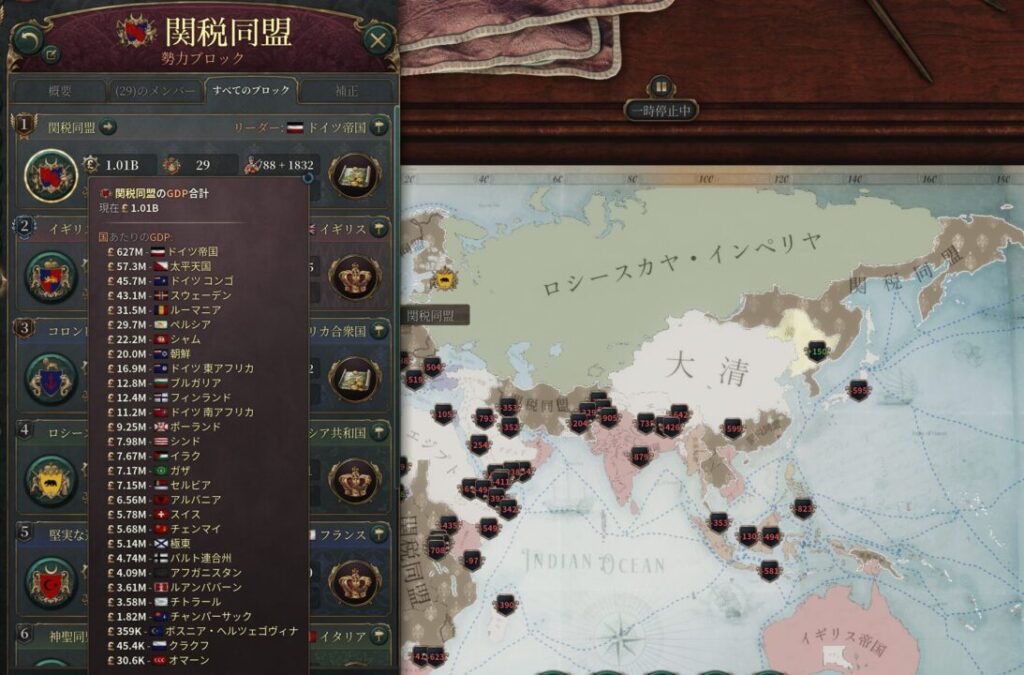Open the pop-out icon beside the back arrow
1024x675 pixels.
pos(52,56)
